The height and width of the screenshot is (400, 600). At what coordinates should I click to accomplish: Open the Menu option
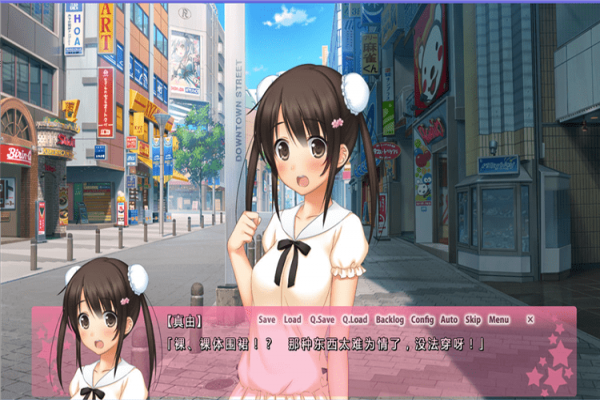click(x=499, y=320)
